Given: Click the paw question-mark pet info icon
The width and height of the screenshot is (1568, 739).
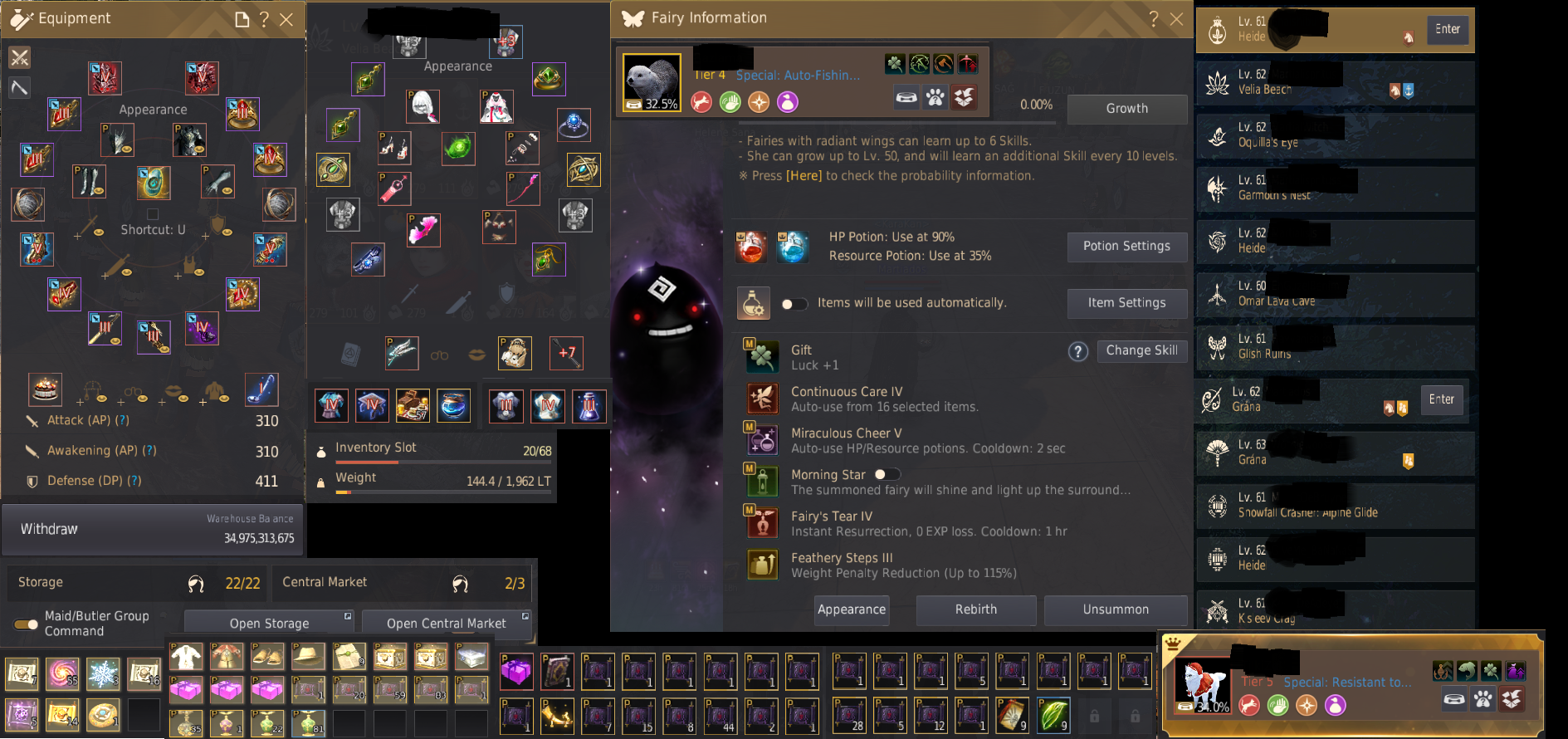Looking at the screenshot, I should point(935,97).
